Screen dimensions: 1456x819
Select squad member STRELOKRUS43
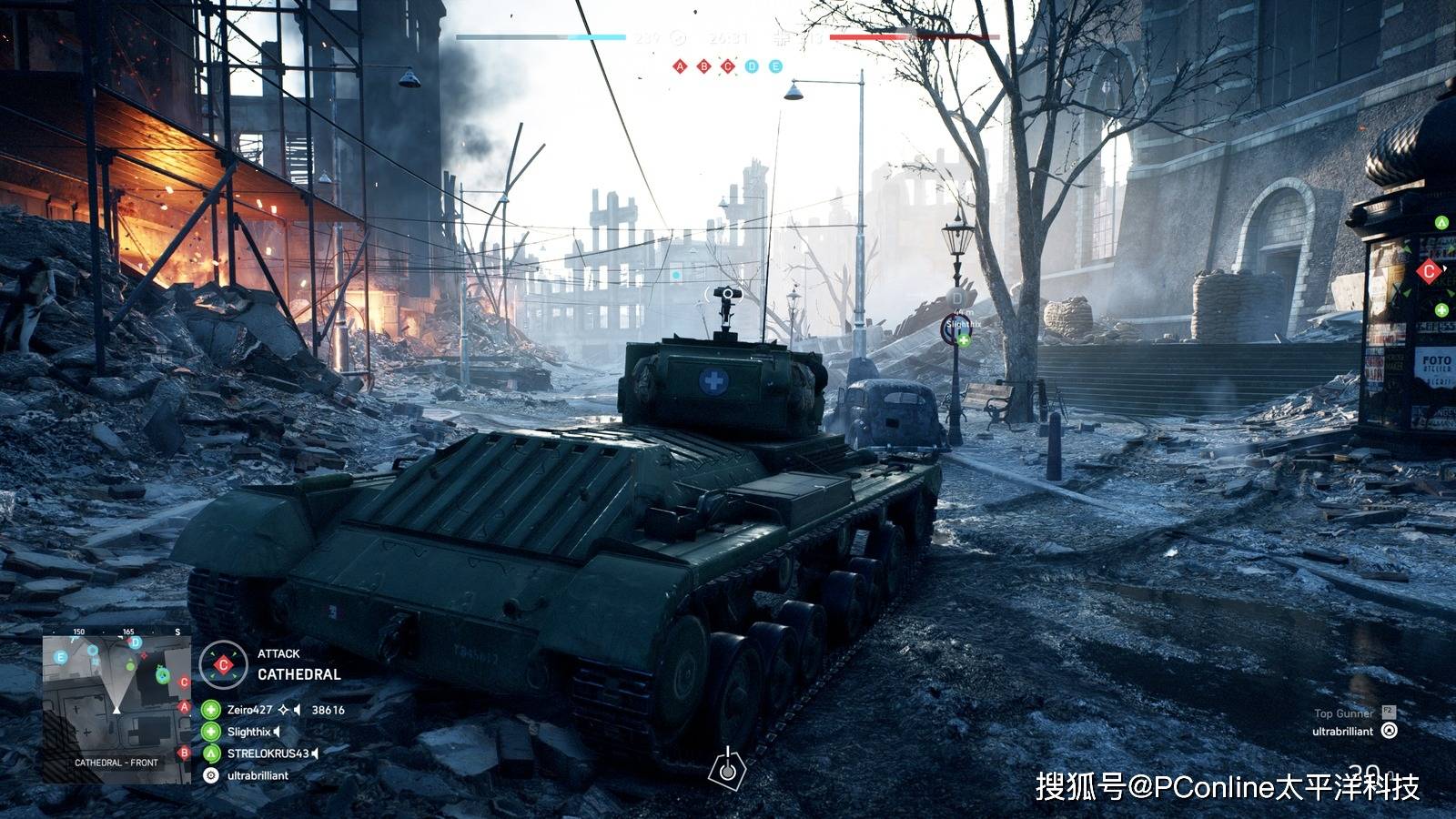268,753
